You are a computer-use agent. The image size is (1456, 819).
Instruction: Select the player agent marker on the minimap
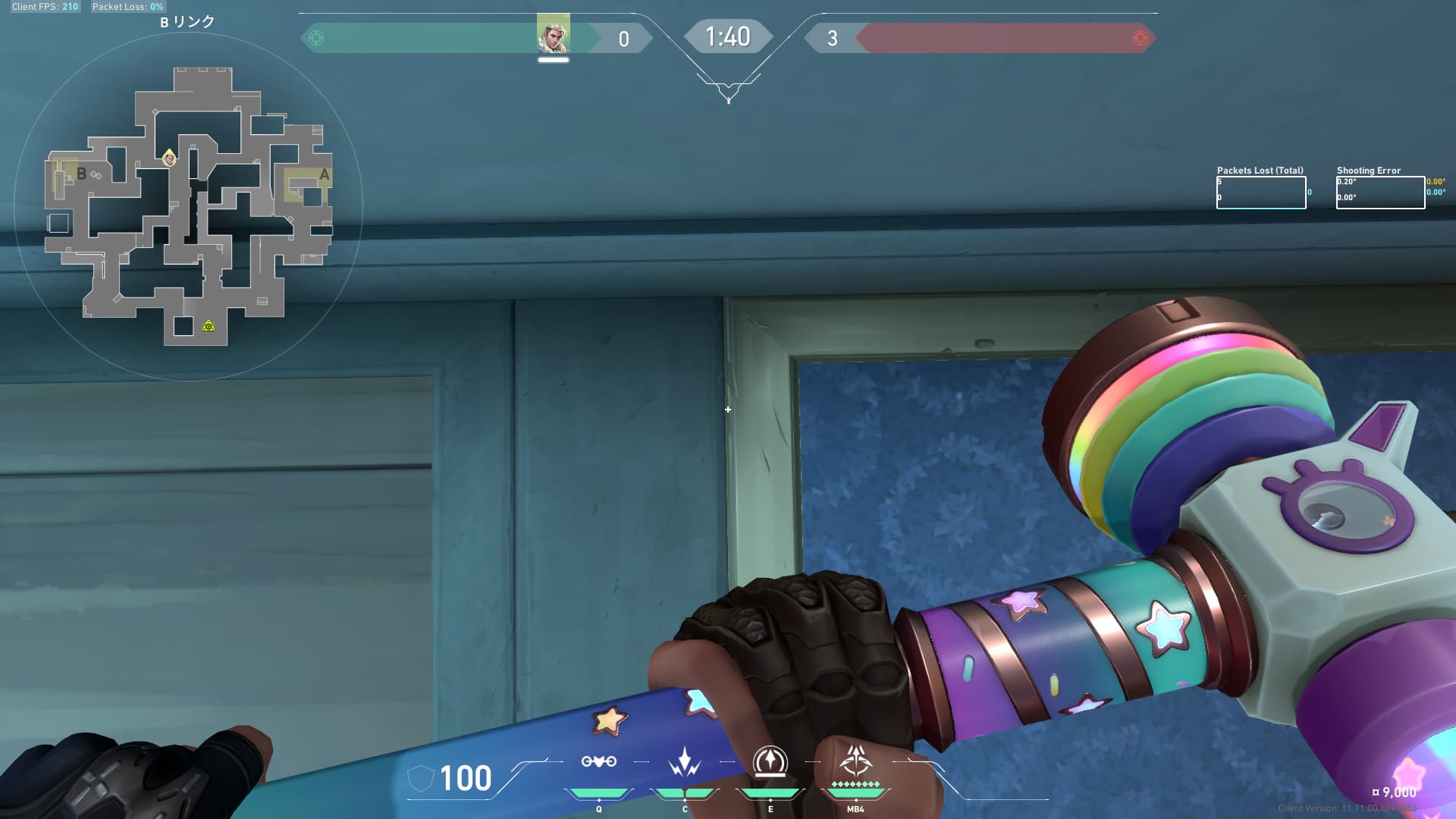click(x=169, y=158)
